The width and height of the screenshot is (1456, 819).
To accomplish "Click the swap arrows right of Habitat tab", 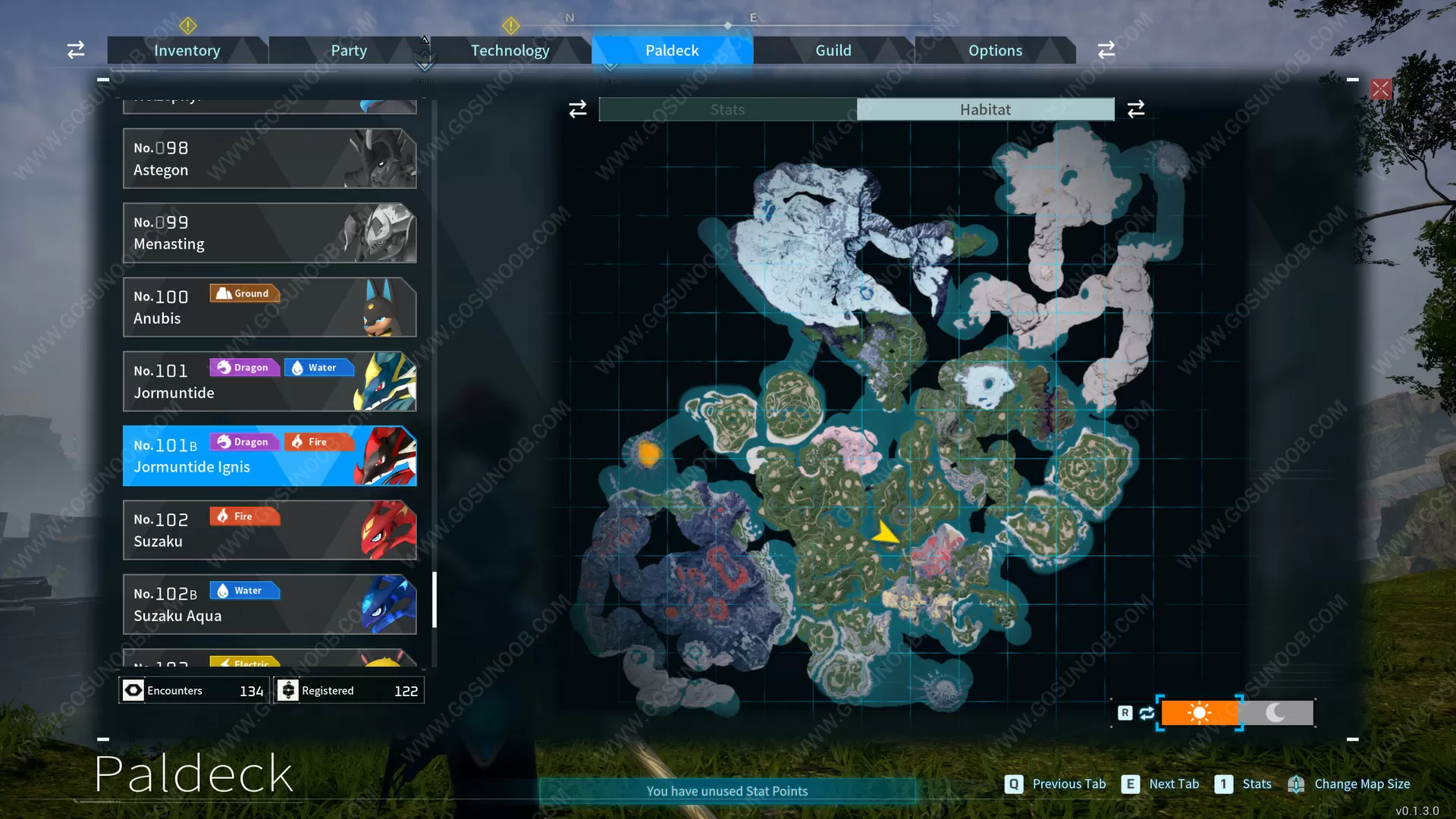I will (1135, 108).
